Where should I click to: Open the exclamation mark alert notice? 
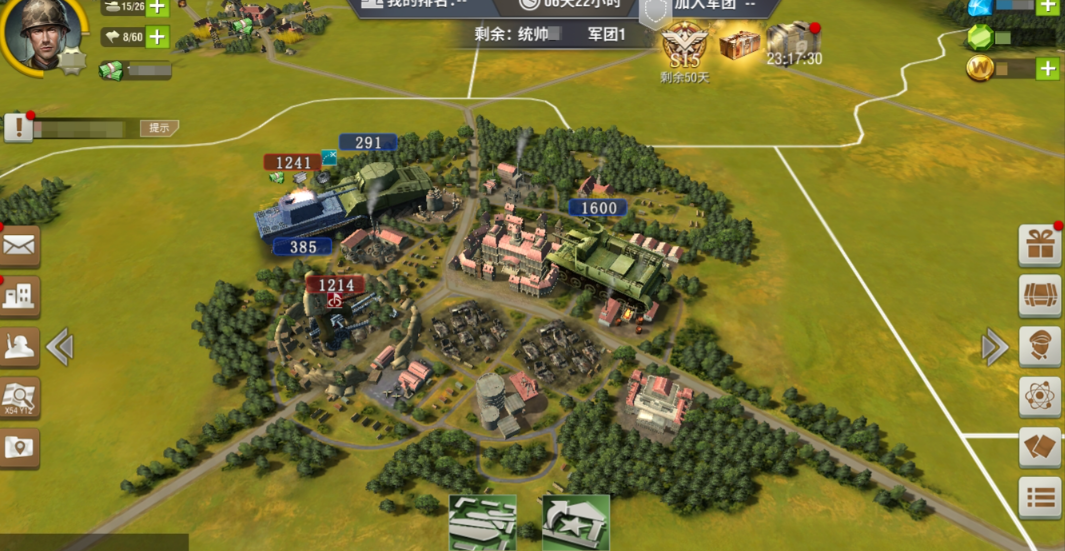(x=18, y=127)
